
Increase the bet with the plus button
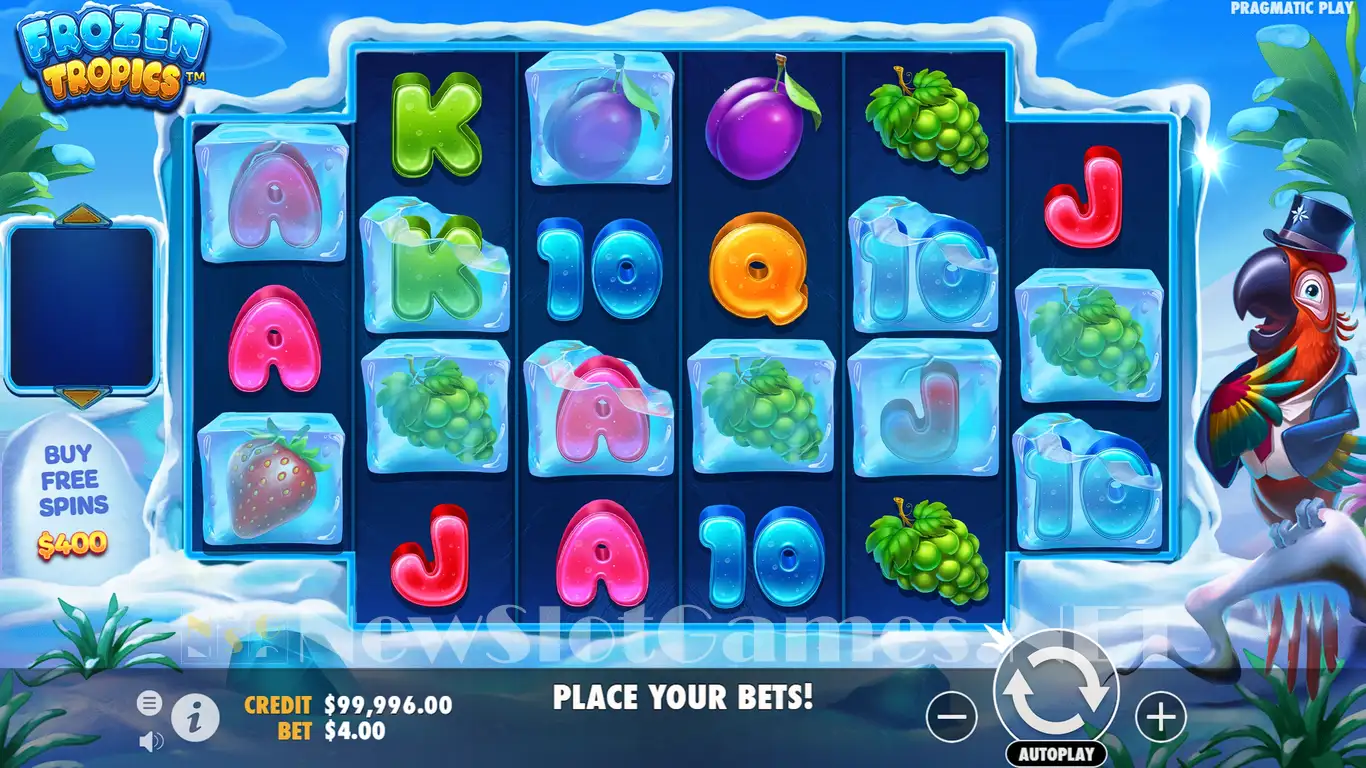[1160, 716]
